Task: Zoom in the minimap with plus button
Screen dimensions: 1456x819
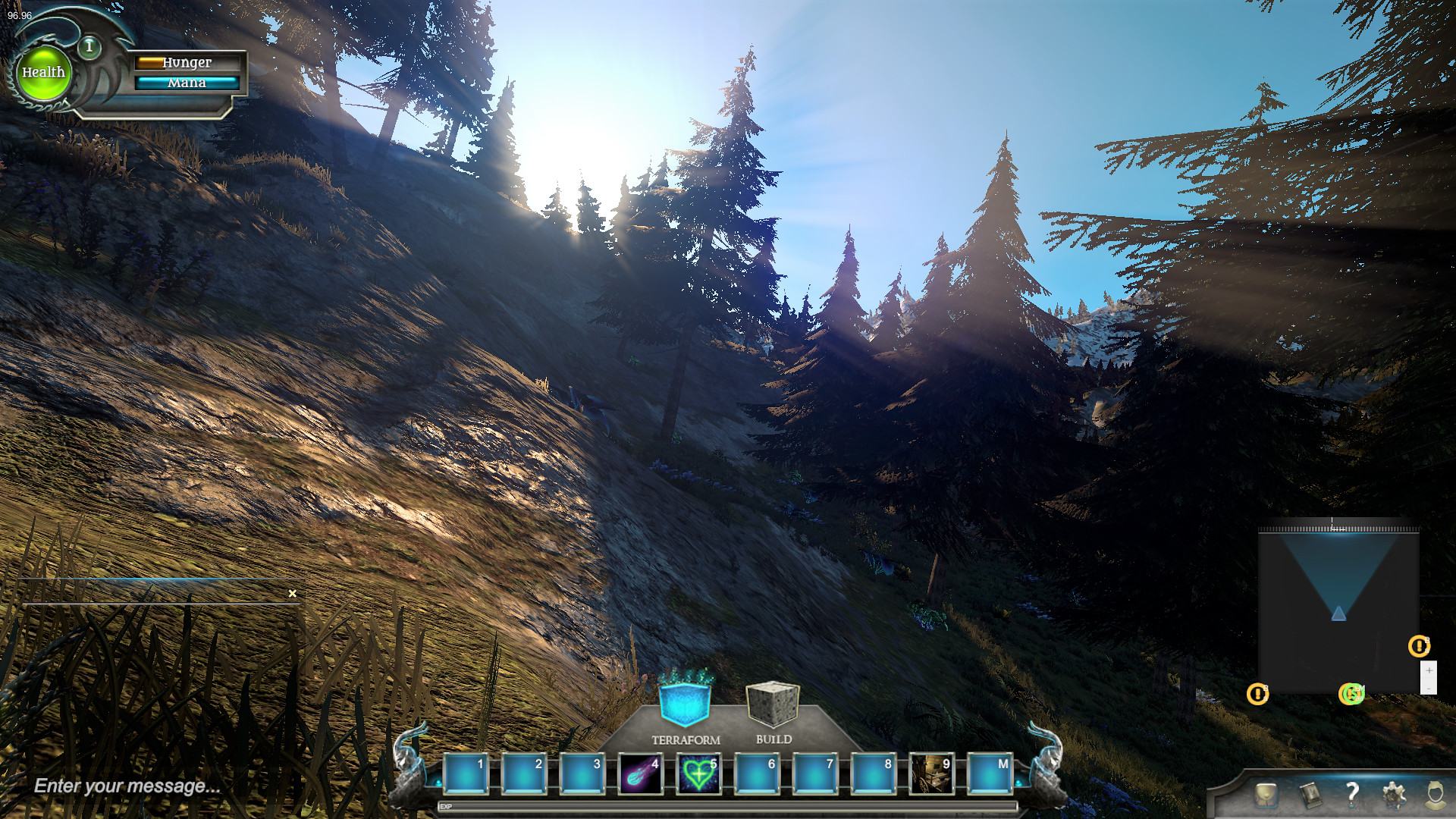Action: pos(1429,670)
